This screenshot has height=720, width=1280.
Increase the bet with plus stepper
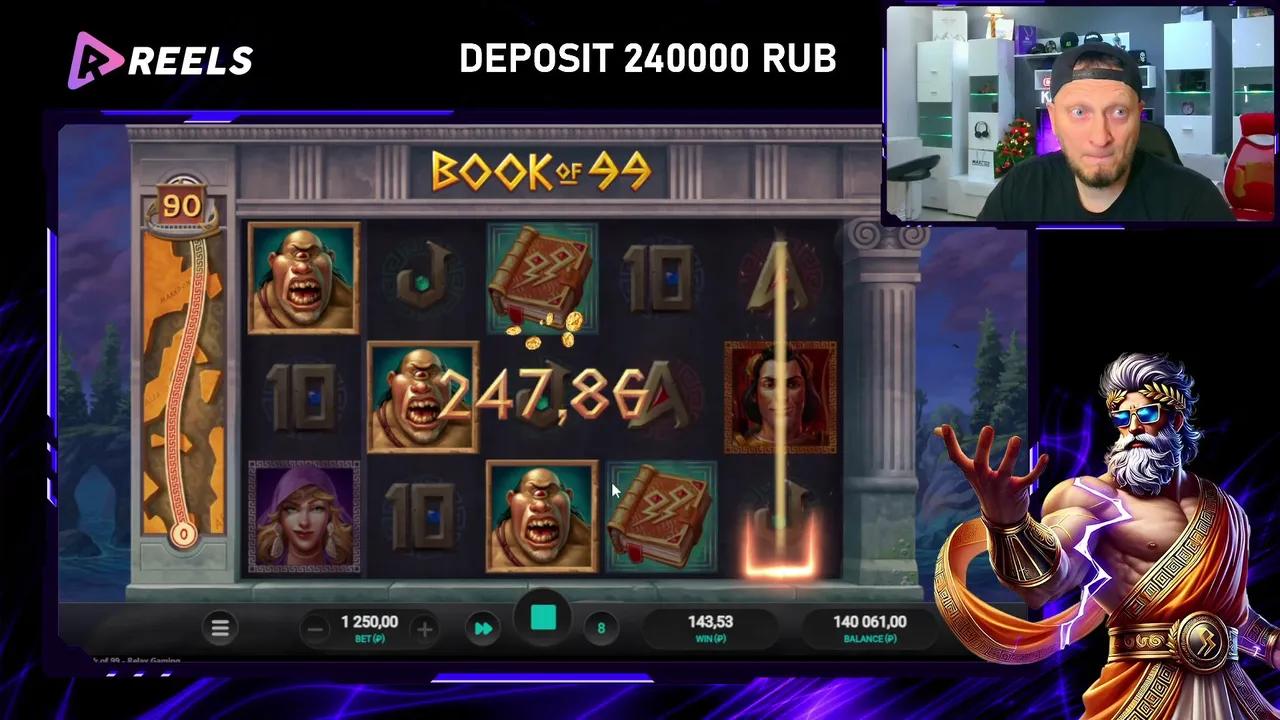tap(424, 628)
